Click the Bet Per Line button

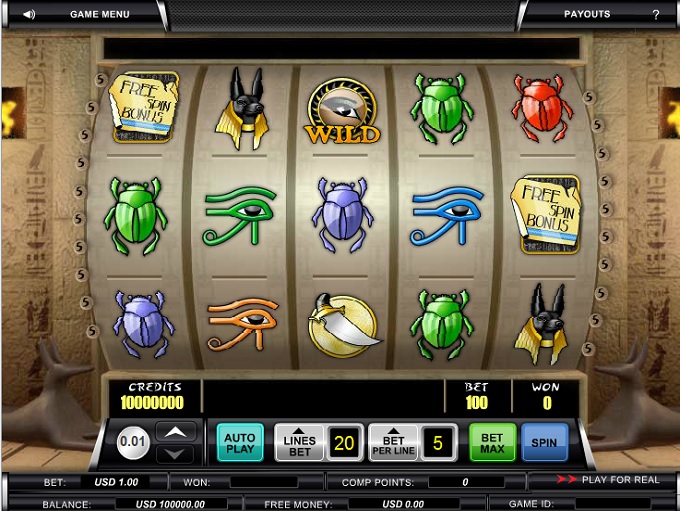tap(393, 441)
